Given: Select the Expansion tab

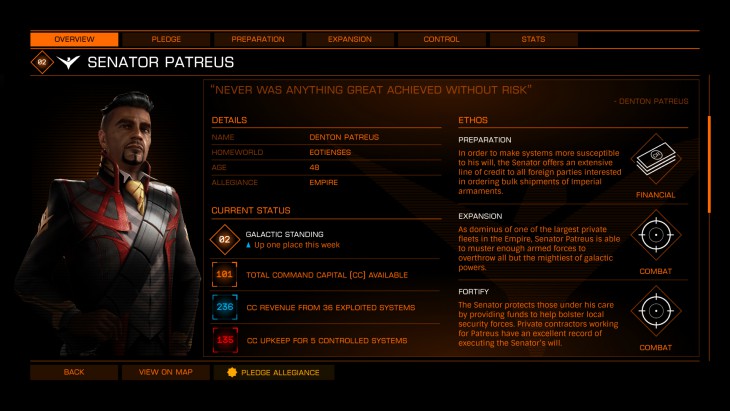Looking at the screenshot, I should [x=349, y=39].
